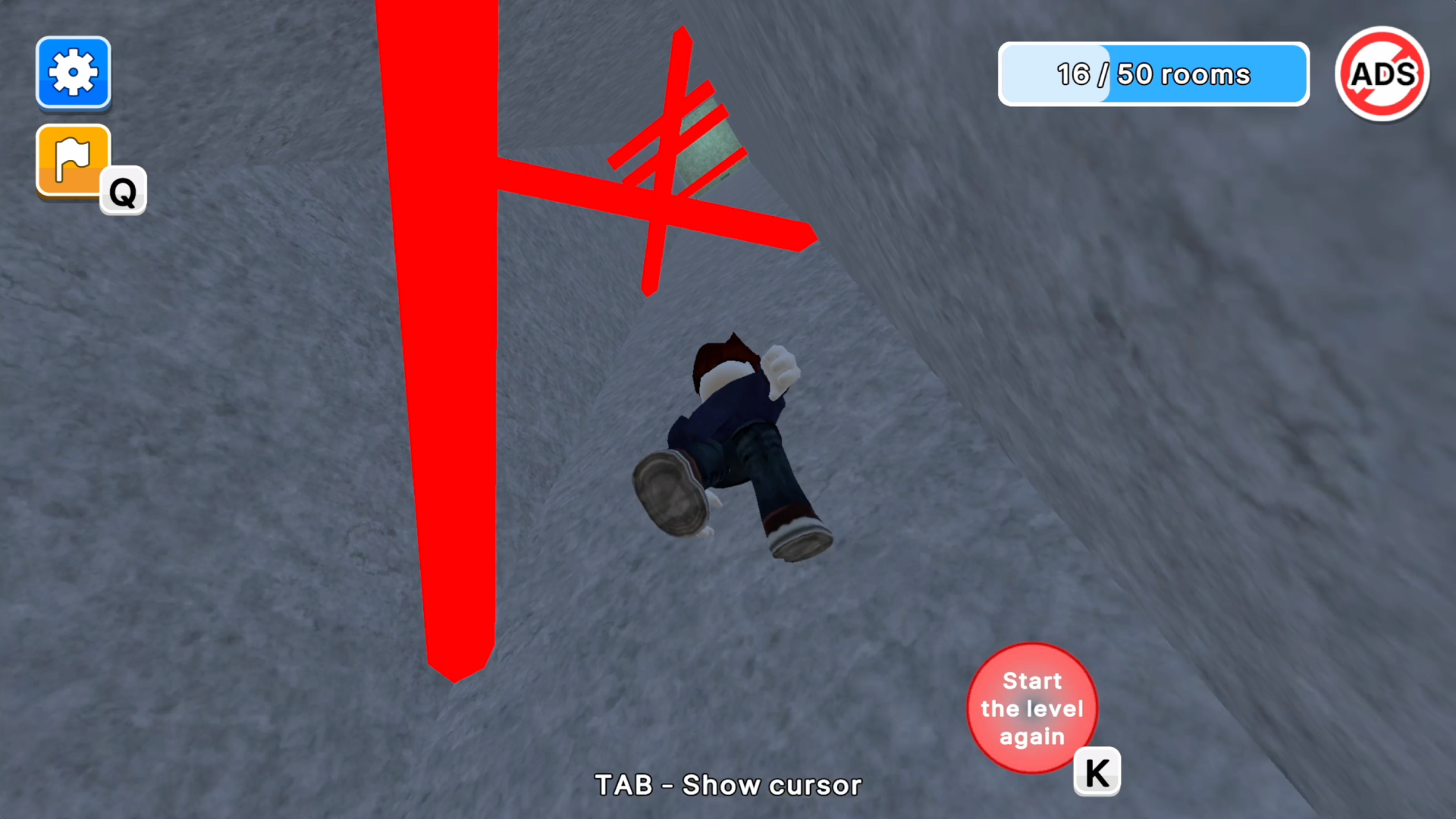Enable checkpoint with the flag button
This screenshot has height=819, width=1456.
[x=73, y=160]
